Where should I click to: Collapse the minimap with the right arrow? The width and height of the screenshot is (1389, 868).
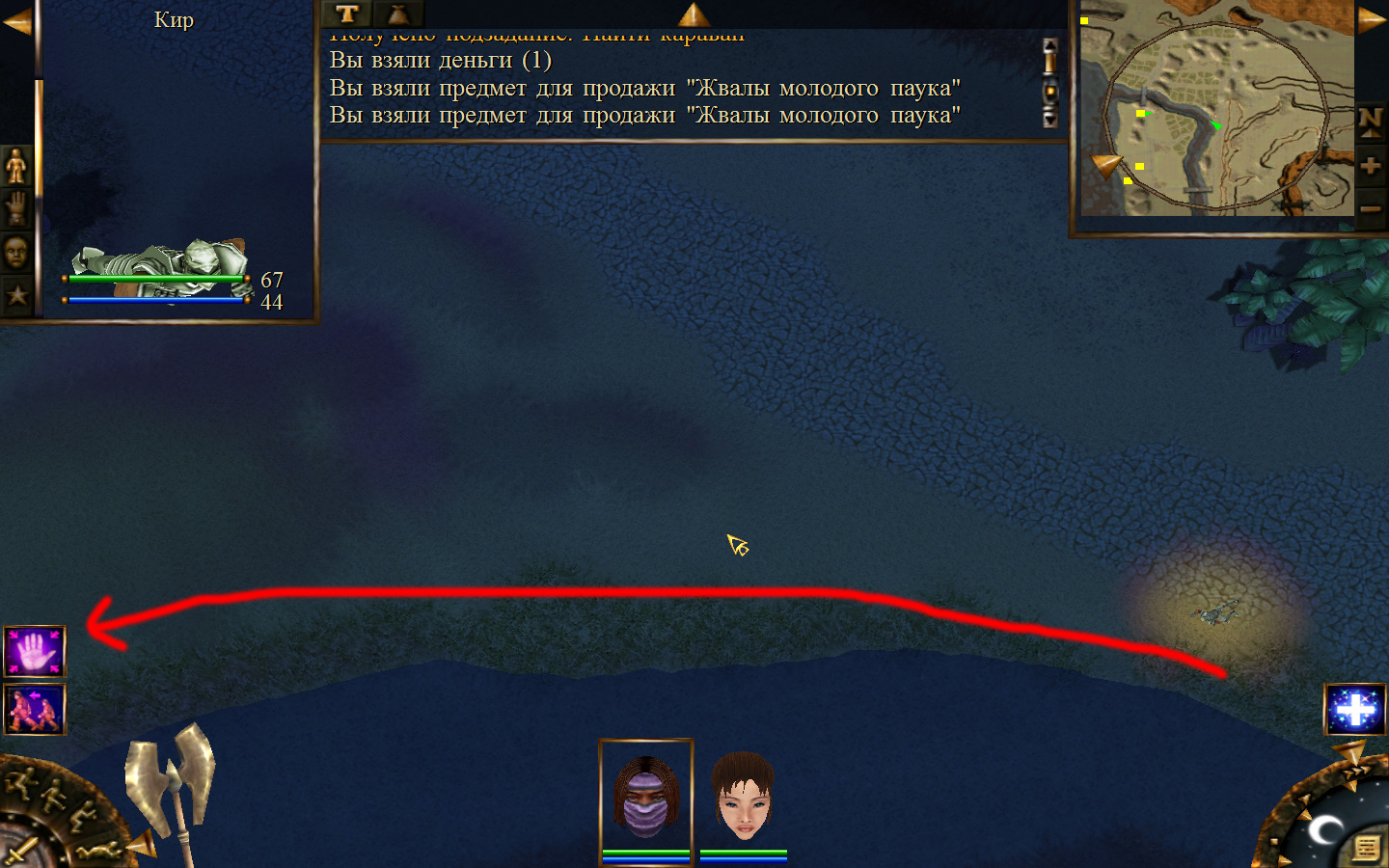pyautogui.click(x=1372, y=21)
